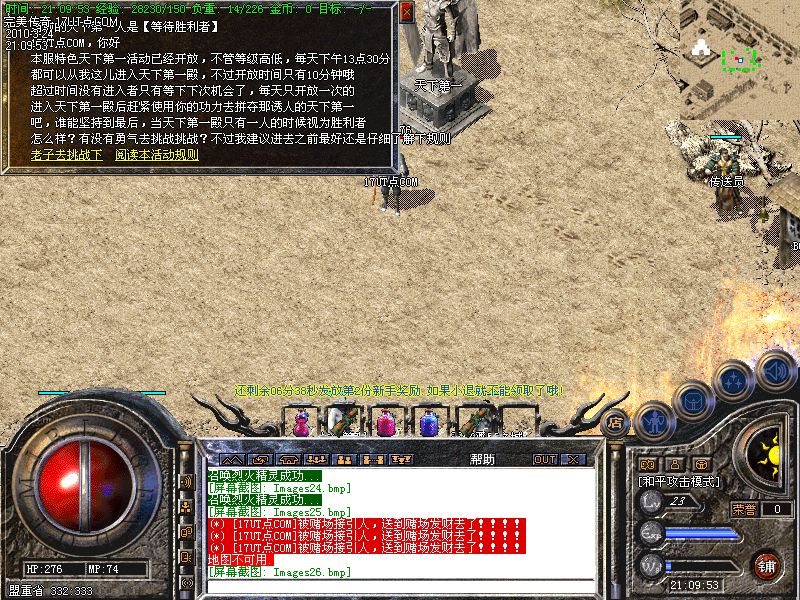Click the 荣誉 honor label
The width and height of the screenshot is (800, 600).
[x=744, y=509]
